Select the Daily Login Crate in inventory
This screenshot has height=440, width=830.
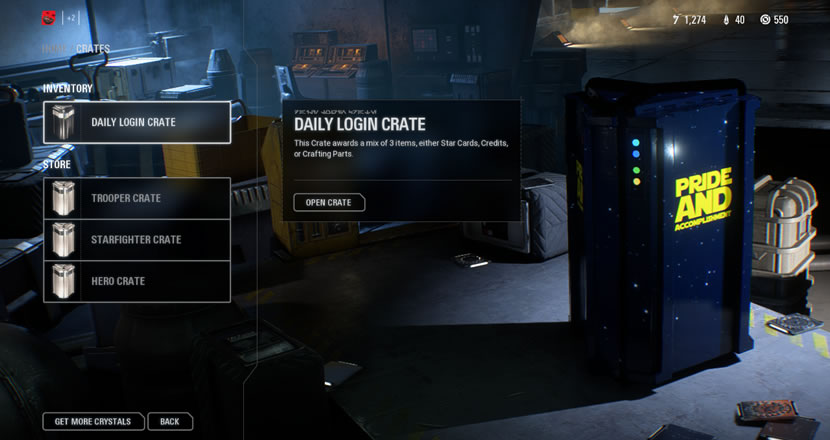(x=137, y=122)
